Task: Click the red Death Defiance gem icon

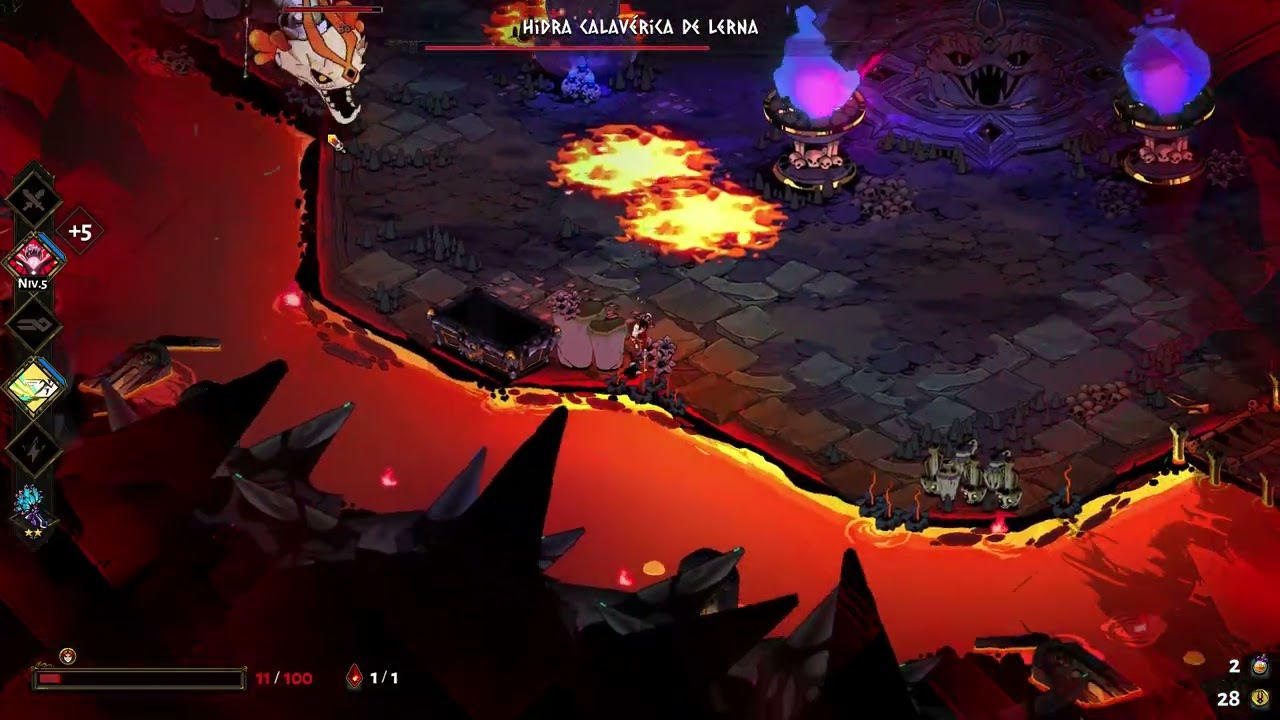Action: (x=355, y=678)
